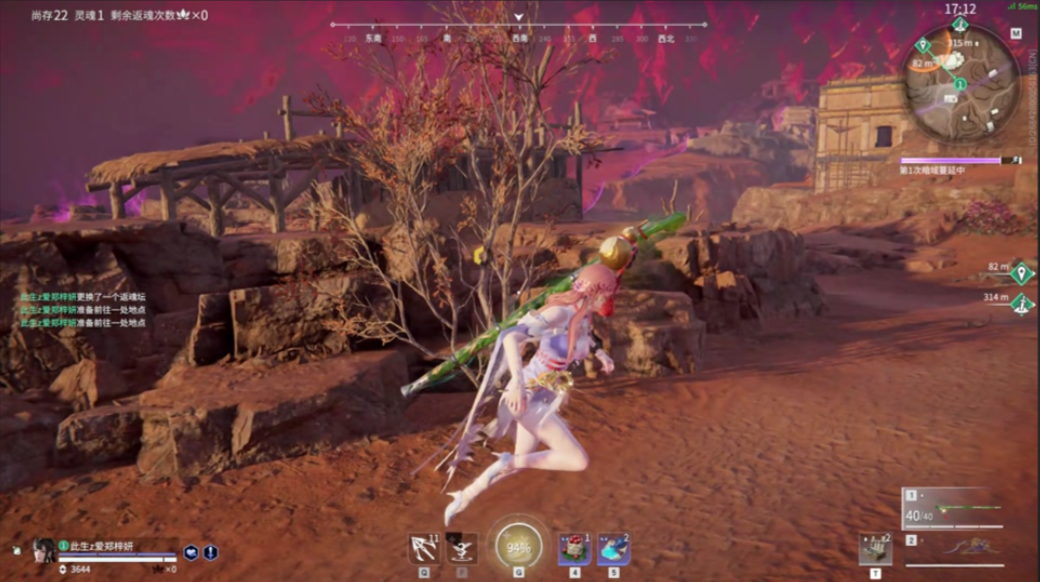Activate the character skill icon beside the grapple

[461, 548]
